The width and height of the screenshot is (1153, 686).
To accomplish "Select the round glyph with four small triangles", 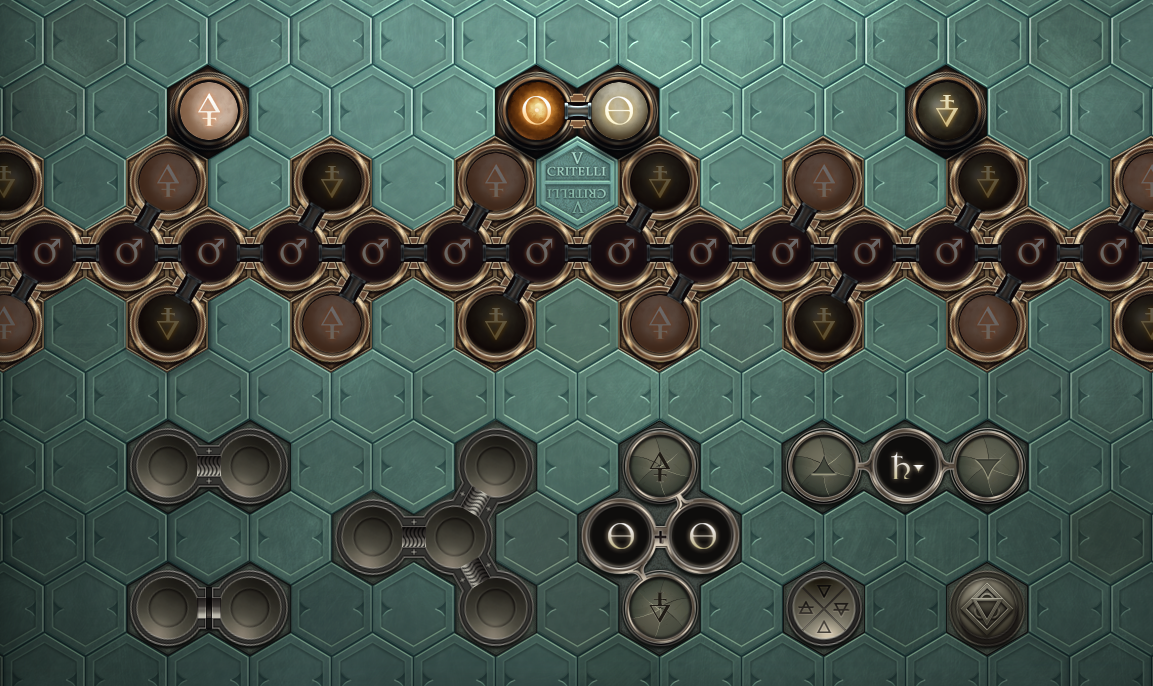I will (x=823, y=608).
